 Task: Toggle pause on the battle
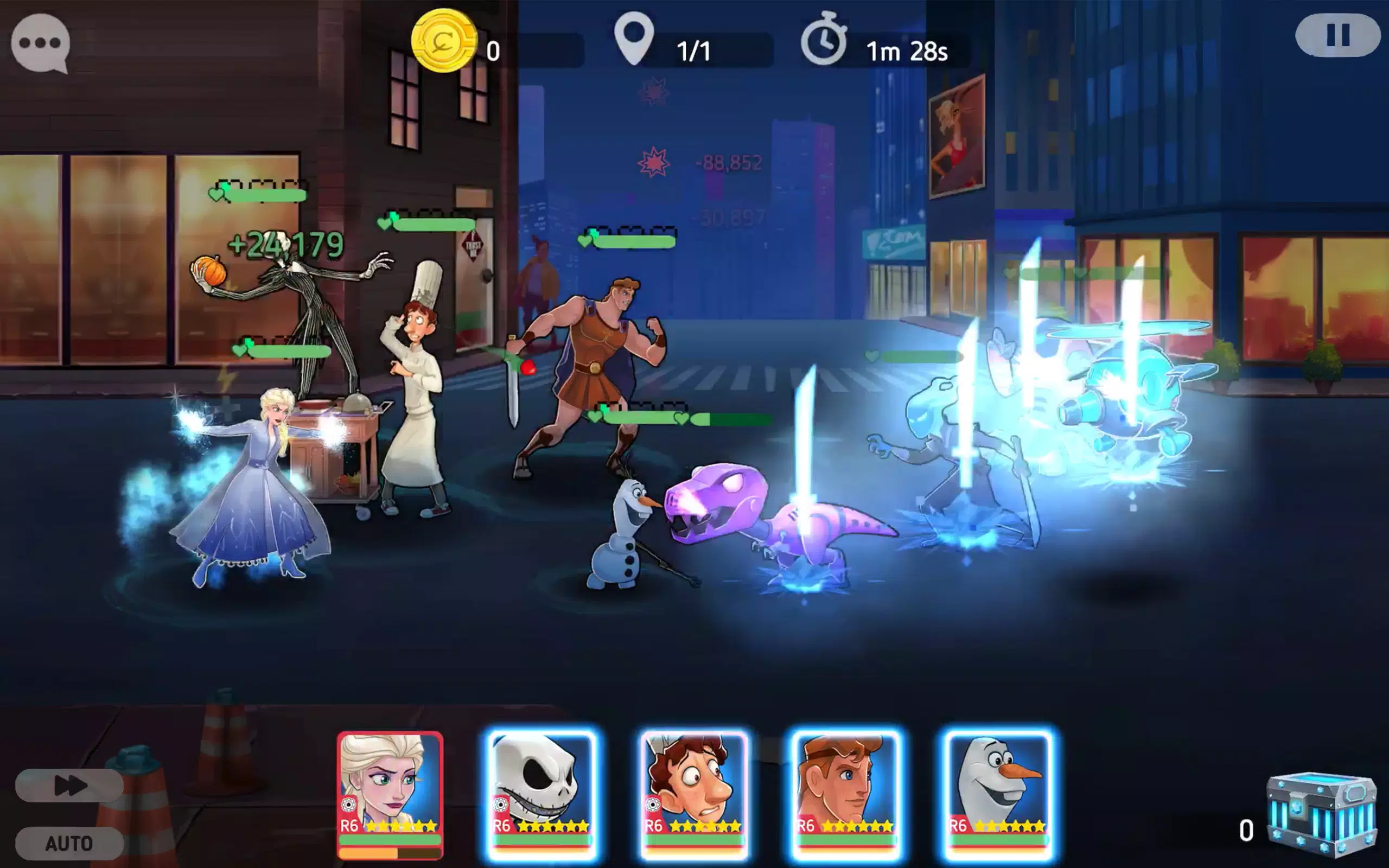(1338, 36)
